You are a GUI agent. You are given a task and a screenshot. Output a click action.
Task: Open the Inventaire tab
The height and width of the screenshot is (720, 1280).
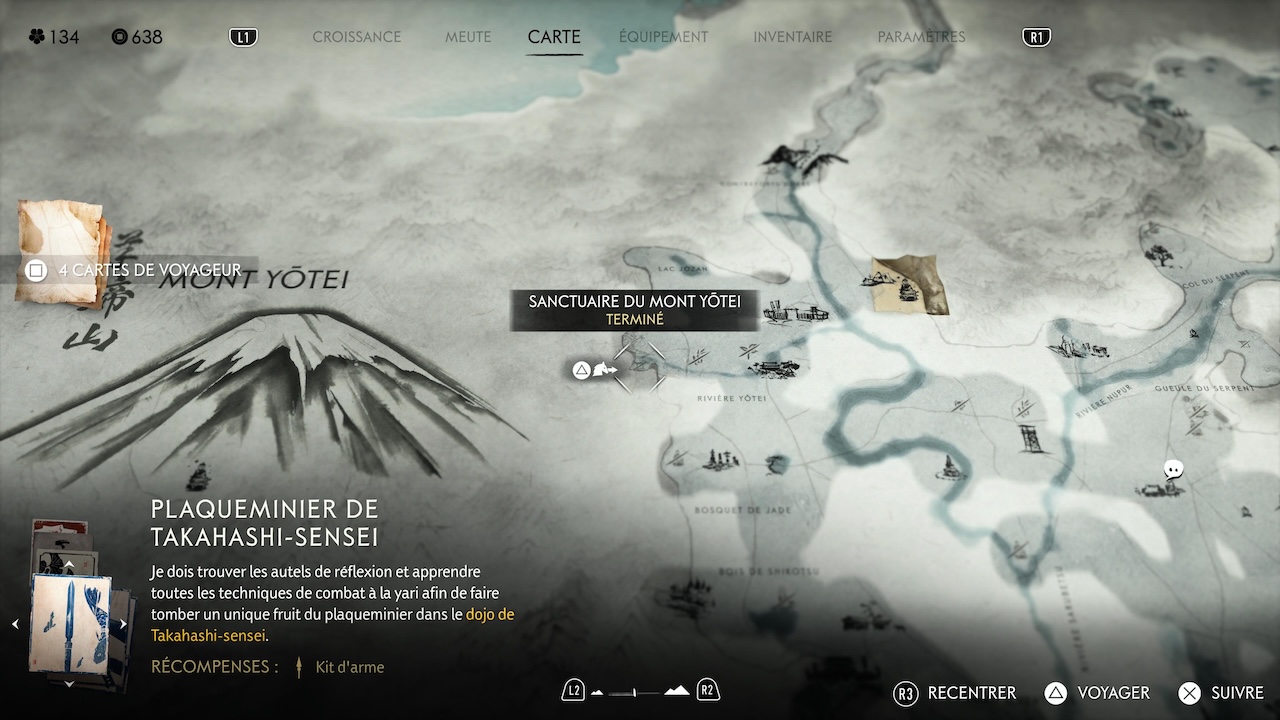tap(792, 37)
